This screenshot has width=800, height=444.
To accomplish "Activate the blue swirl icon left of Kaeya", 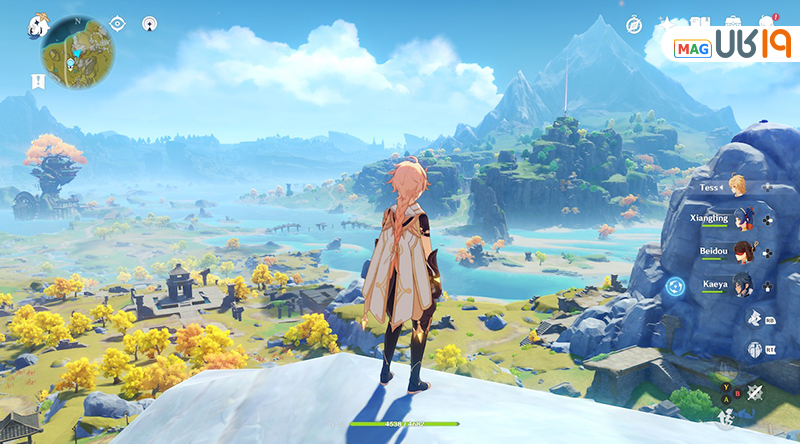I will coord(676,286).
